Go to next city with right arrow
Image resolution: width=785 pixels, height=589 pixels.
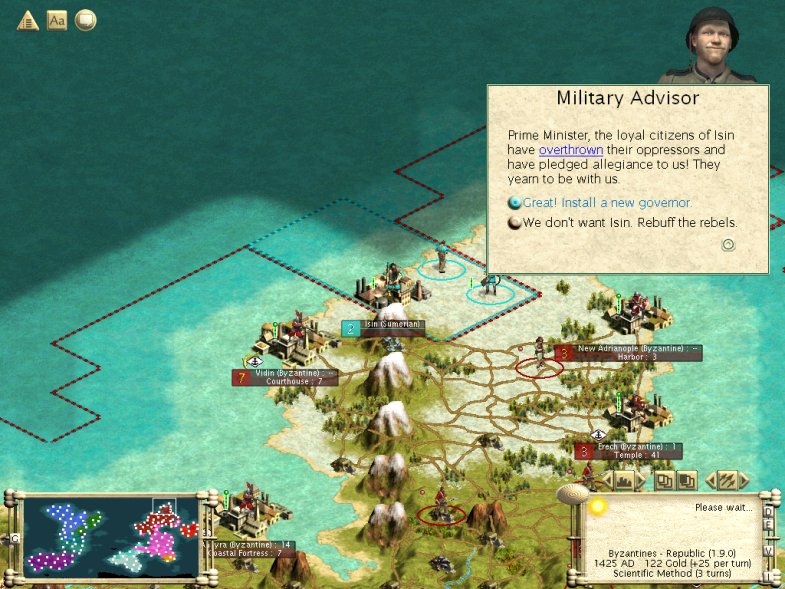click(x=645, y=481)
